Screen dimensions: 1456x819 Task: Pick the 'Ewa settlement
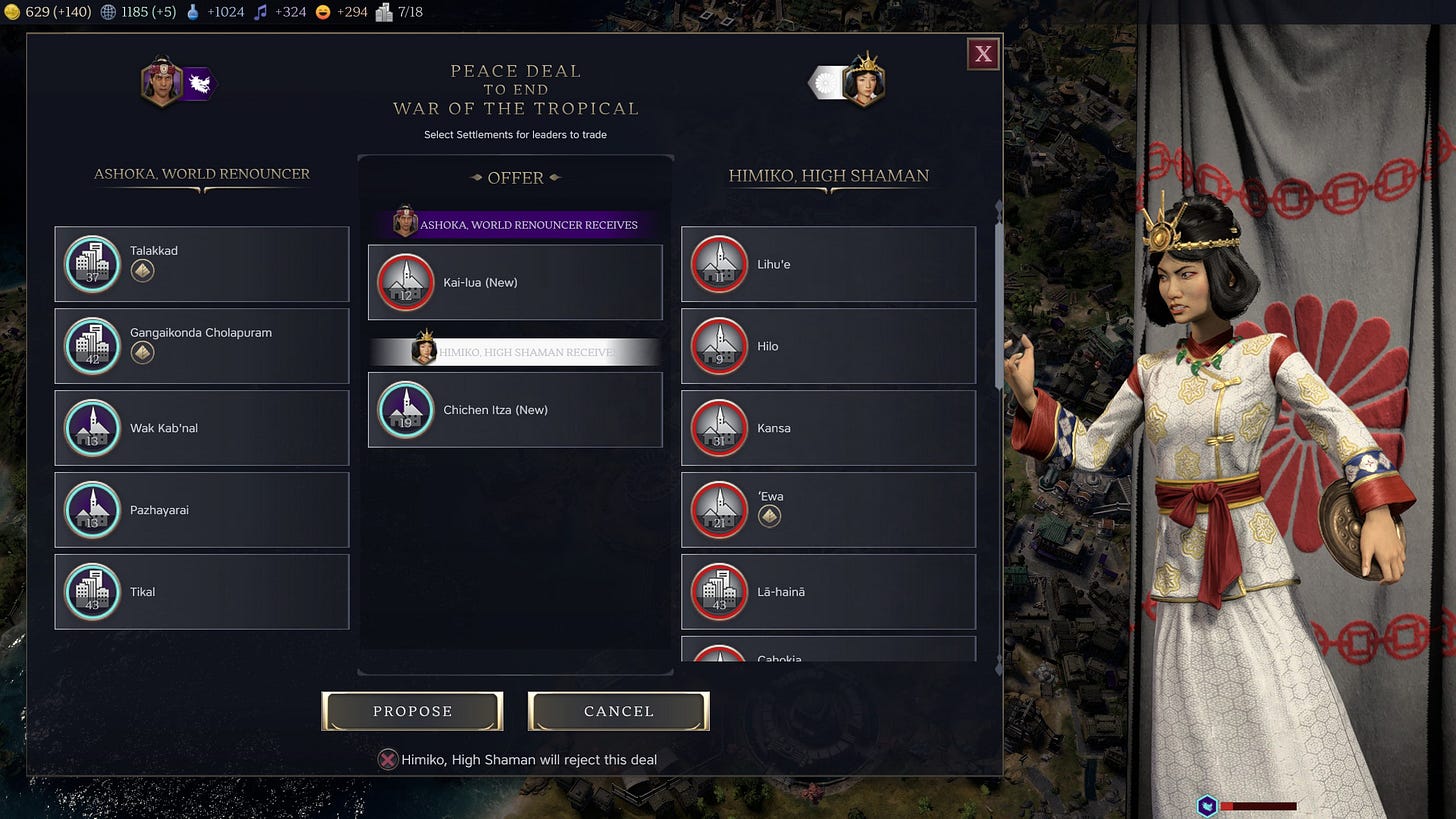coord(828,510)
